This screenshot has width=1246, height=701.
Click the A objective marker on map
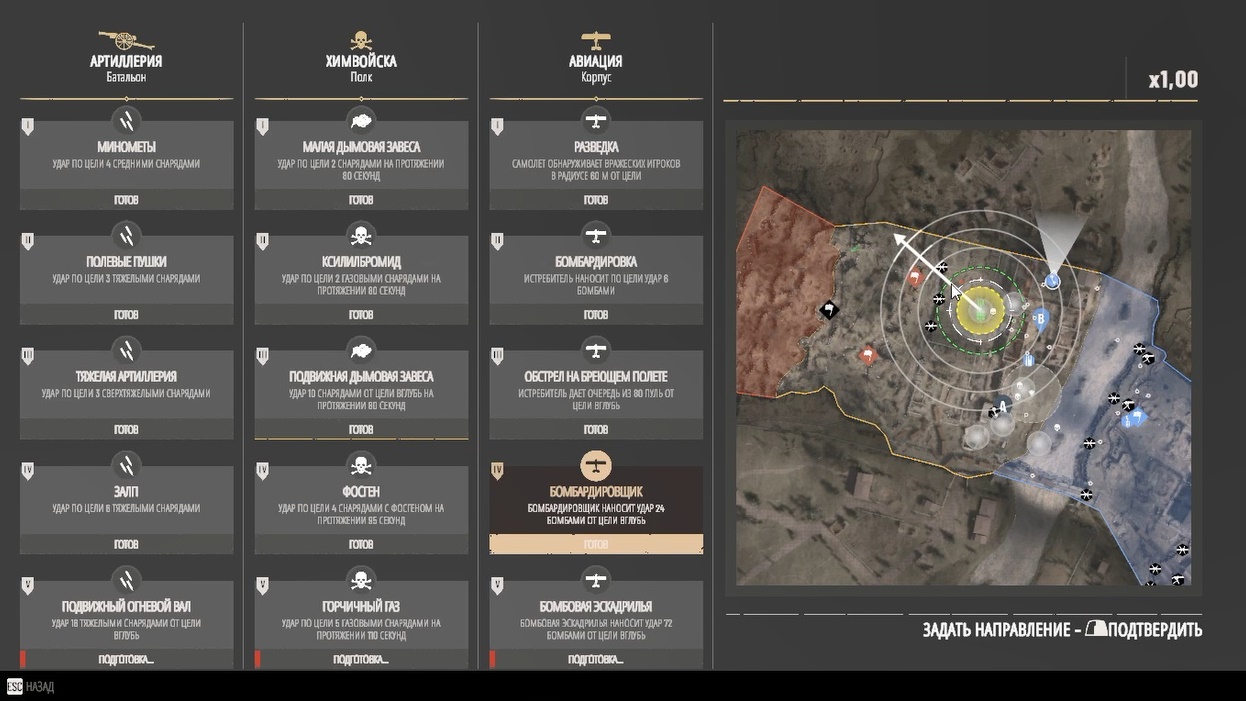coord(1001,407)
